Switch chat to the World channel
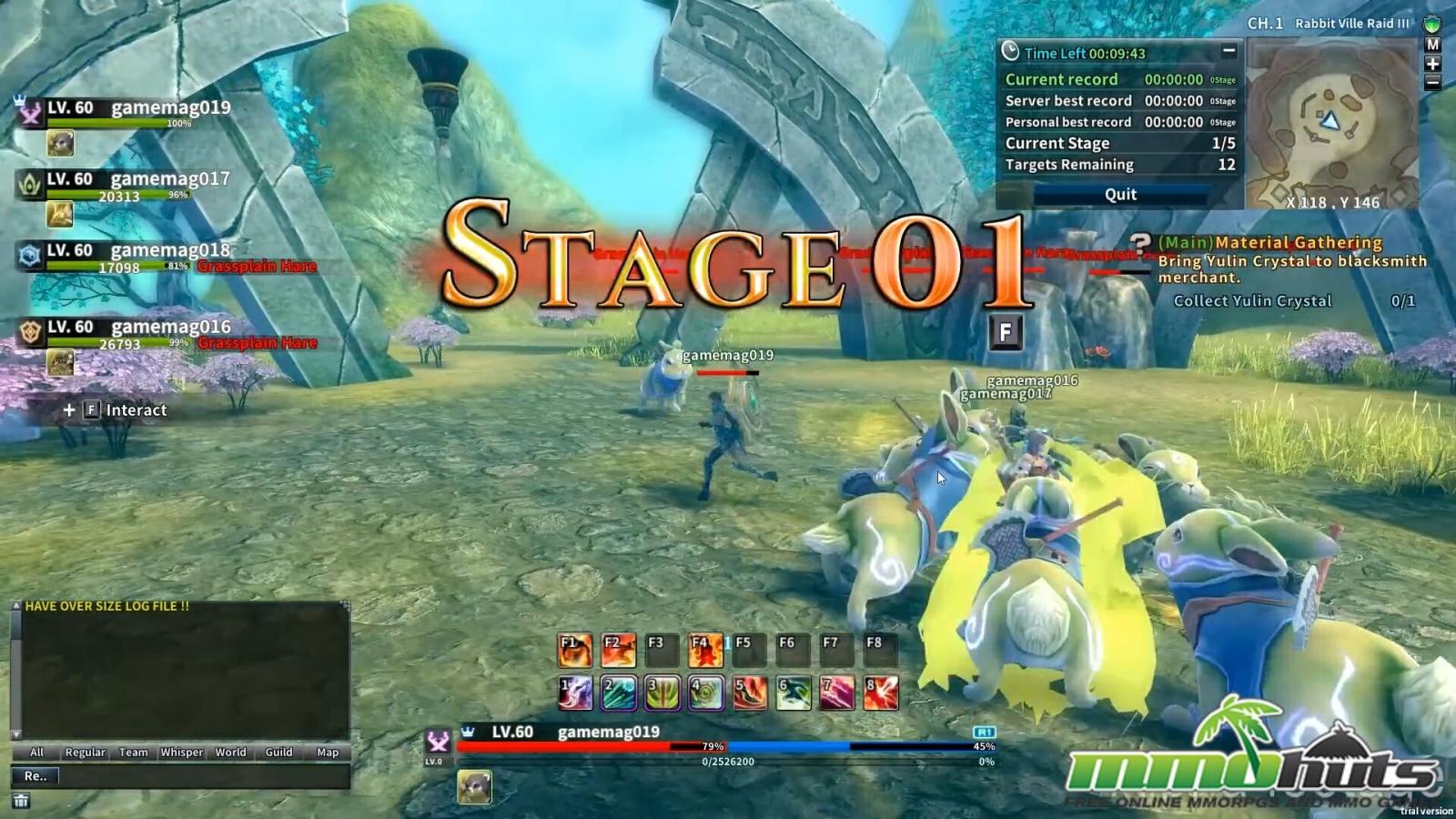 point(230,753)
